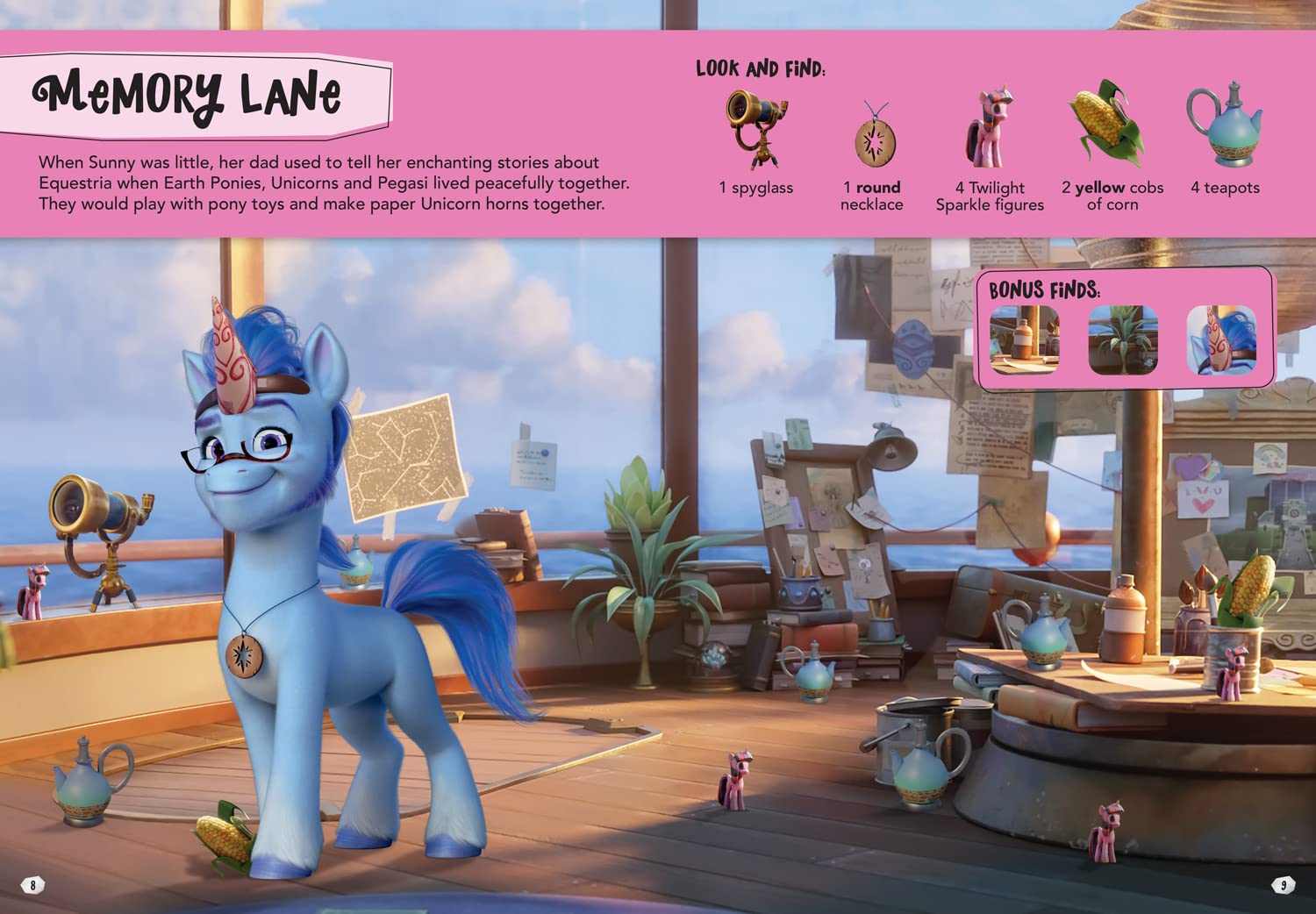
Task: Select the teapot icon in the find list
Action: click(1225, 125)
